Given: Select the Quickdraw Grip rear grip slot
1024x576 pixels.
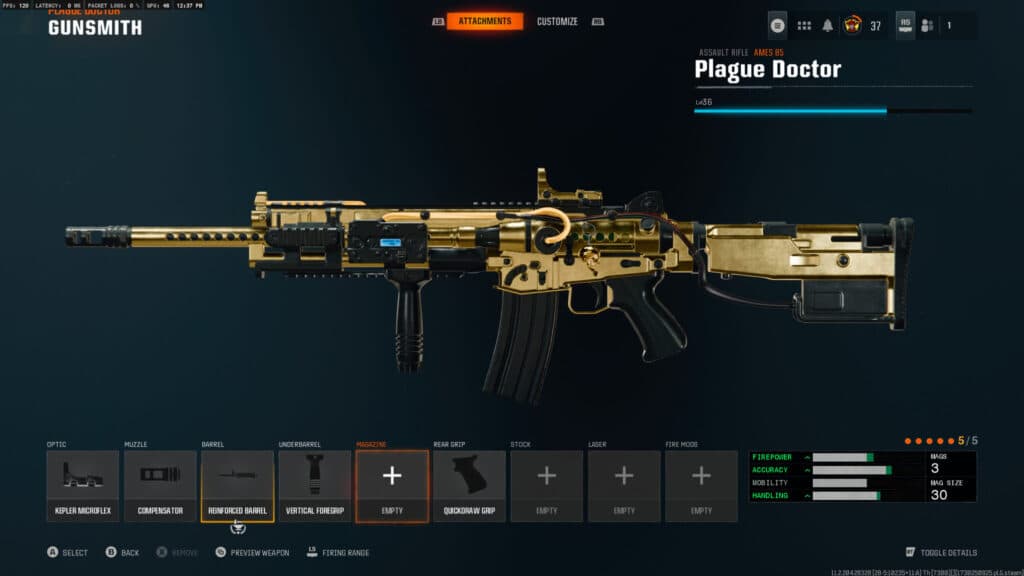Looking at the screenshot, I should pos(469,485).
